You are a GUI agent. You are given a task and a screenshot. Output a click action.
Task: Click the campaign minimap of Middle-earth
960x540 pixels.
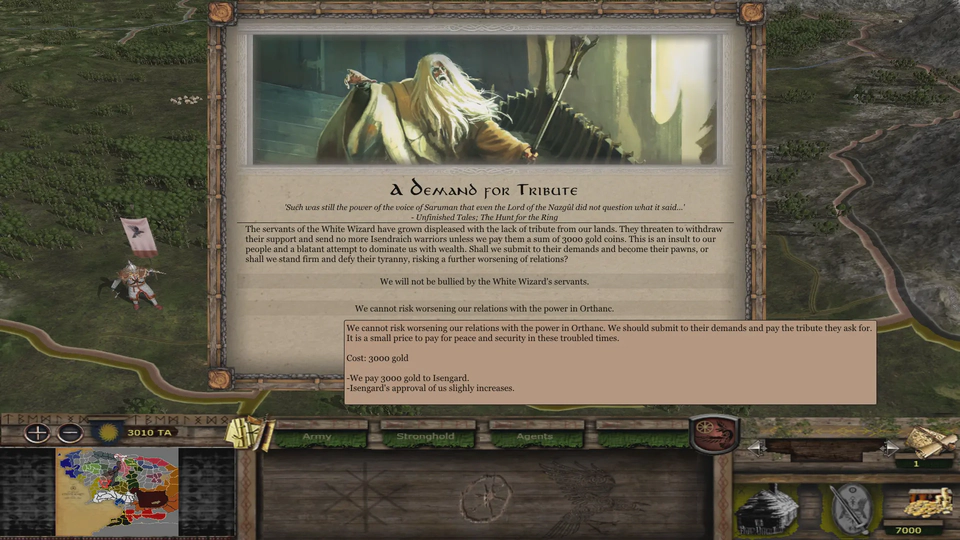[x=117, y=491]
